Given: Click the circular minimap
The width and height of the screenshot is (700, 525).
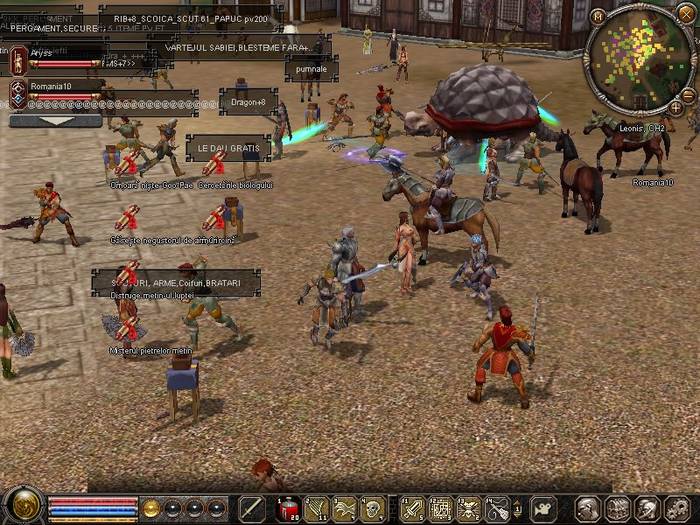Looking at the screenshot, I should 638,58.
